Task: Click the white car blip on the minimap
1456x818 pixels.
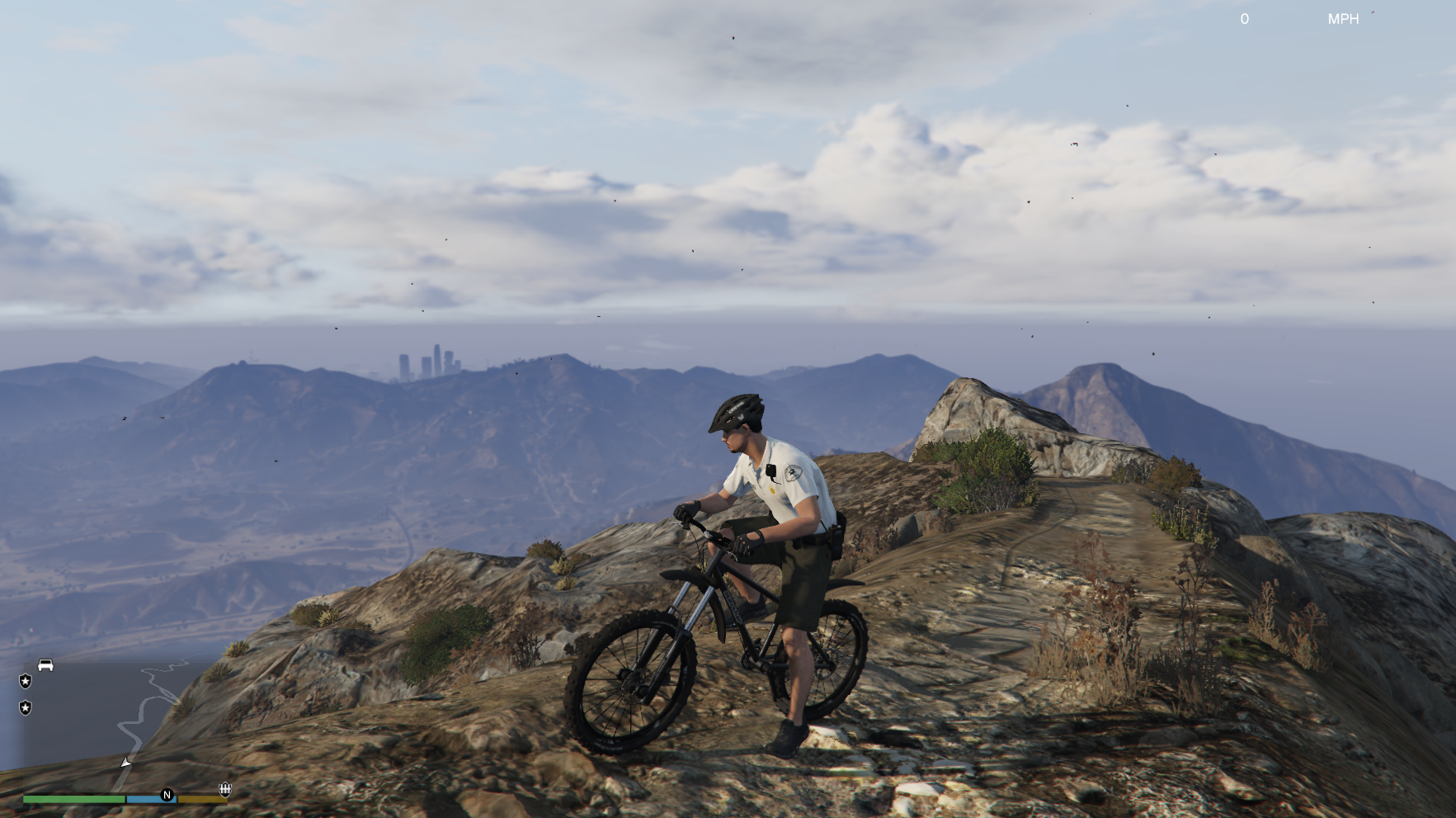Action: coord(45,665)
